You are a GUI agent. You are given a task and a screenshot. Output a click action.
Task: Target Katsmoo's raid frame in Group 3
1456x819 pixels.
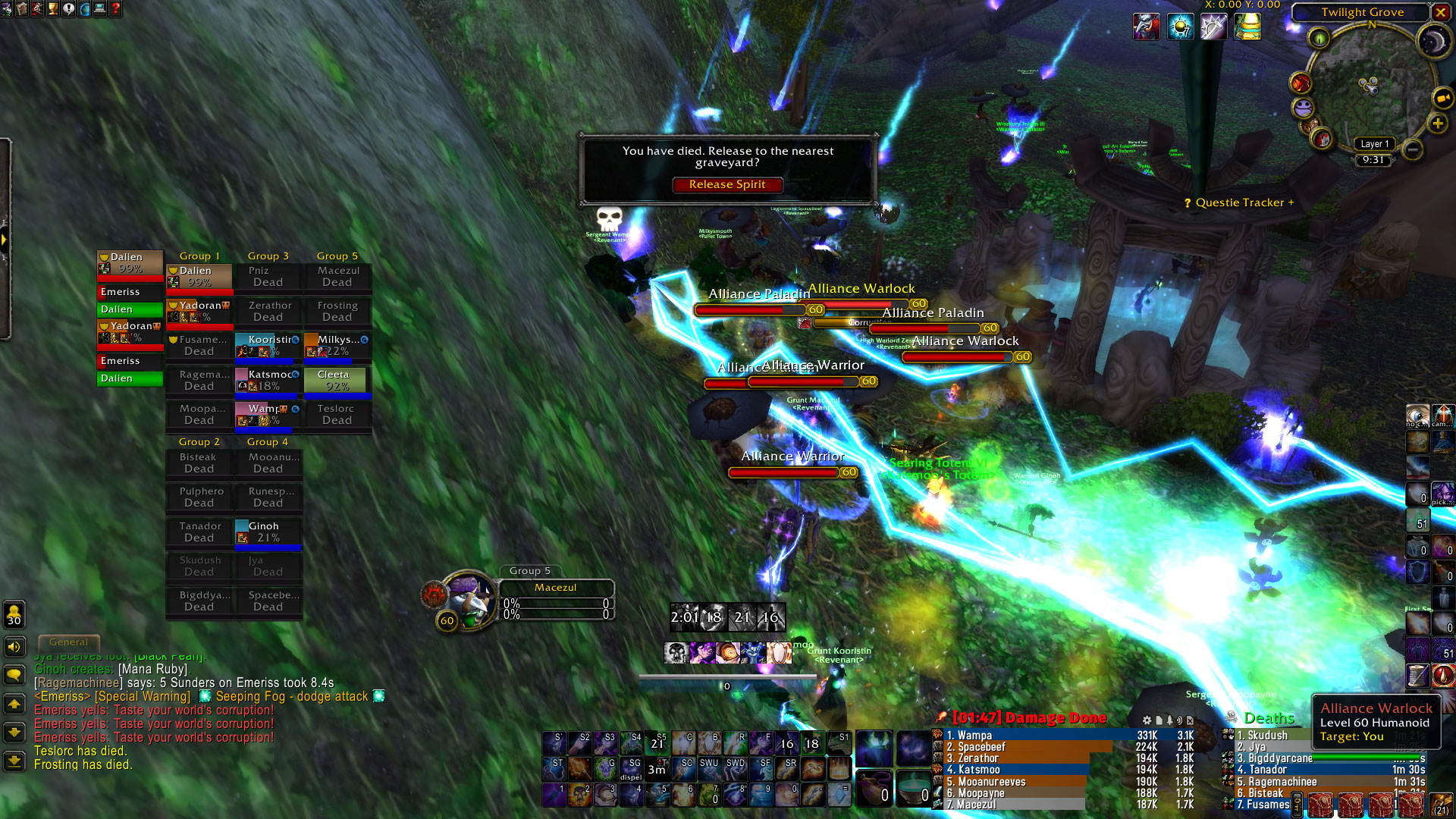pyautogui.click(x=268, y=381)
